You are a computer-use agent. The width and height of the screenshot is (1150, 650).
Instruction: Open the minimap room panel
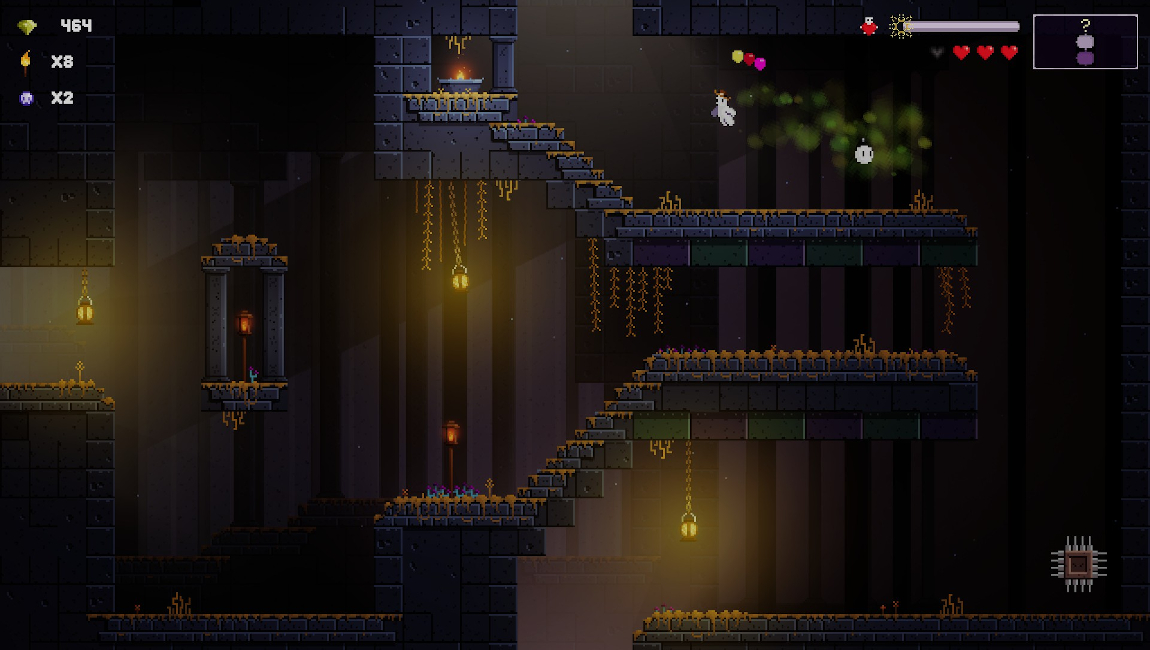click(1085, 42)
